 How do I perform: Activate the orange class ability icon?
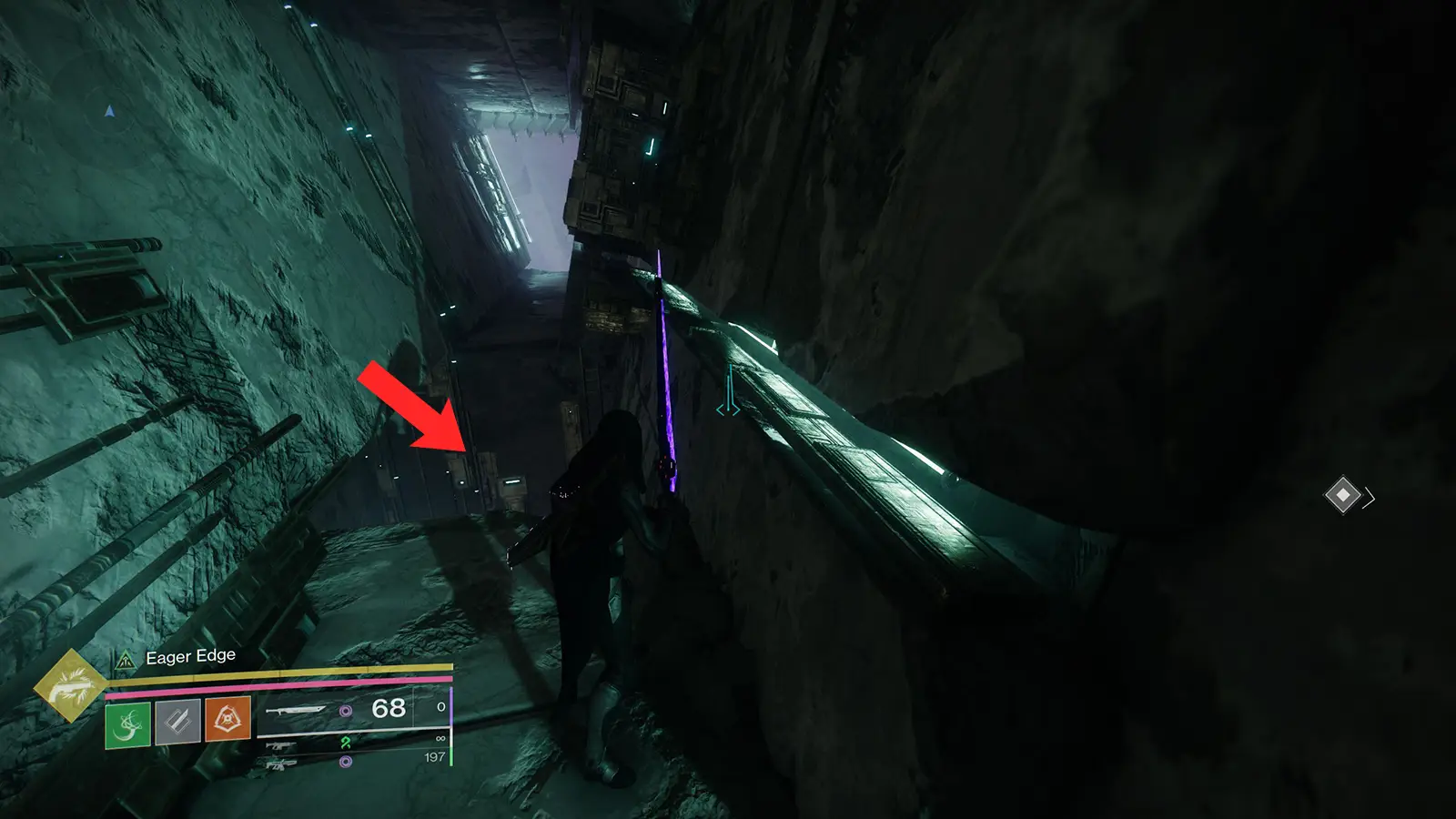click(227, 720)
